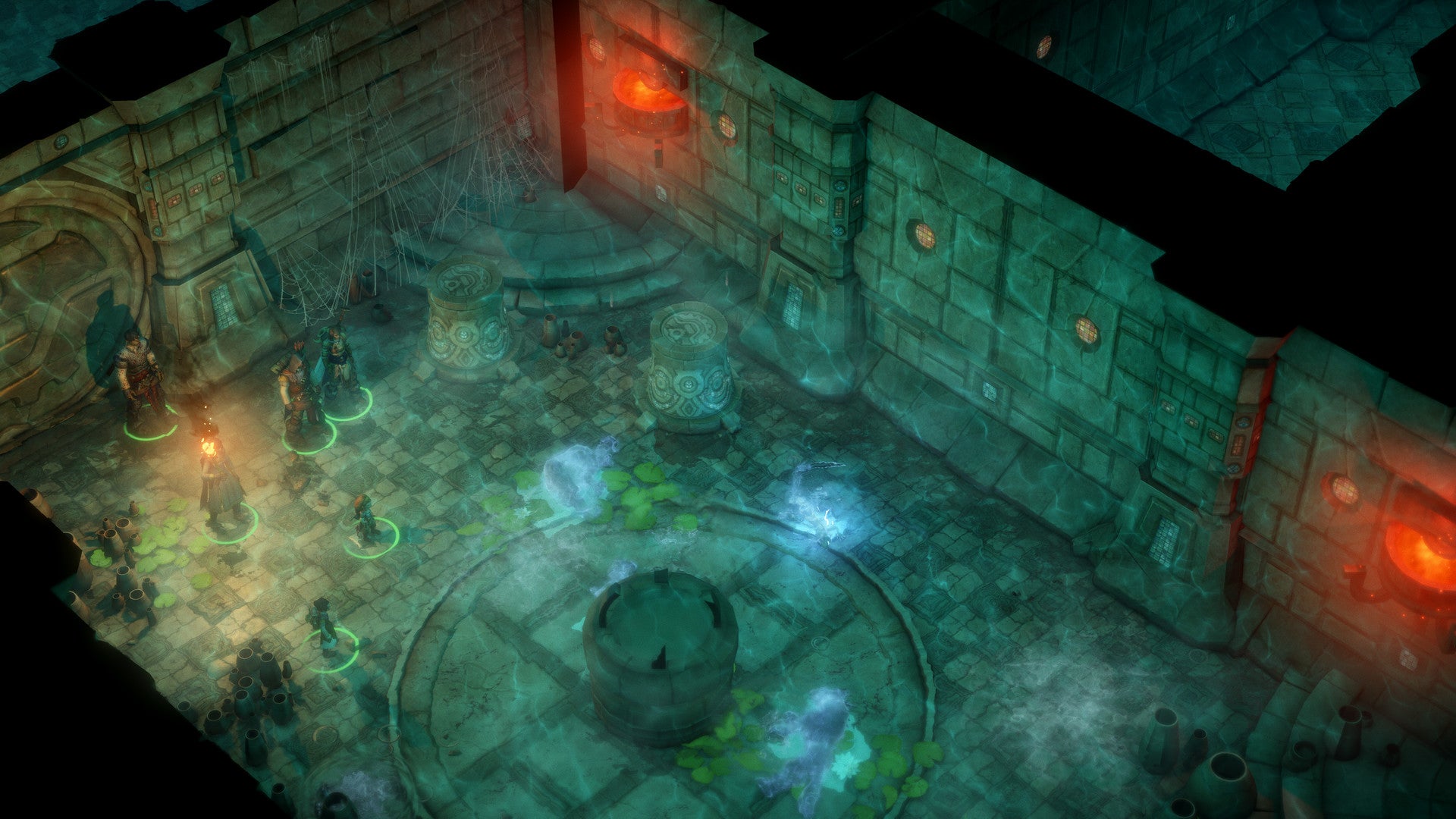1456x819 pixels.
Task: Select the party member beside the round stone door
Action: point(141,379)
